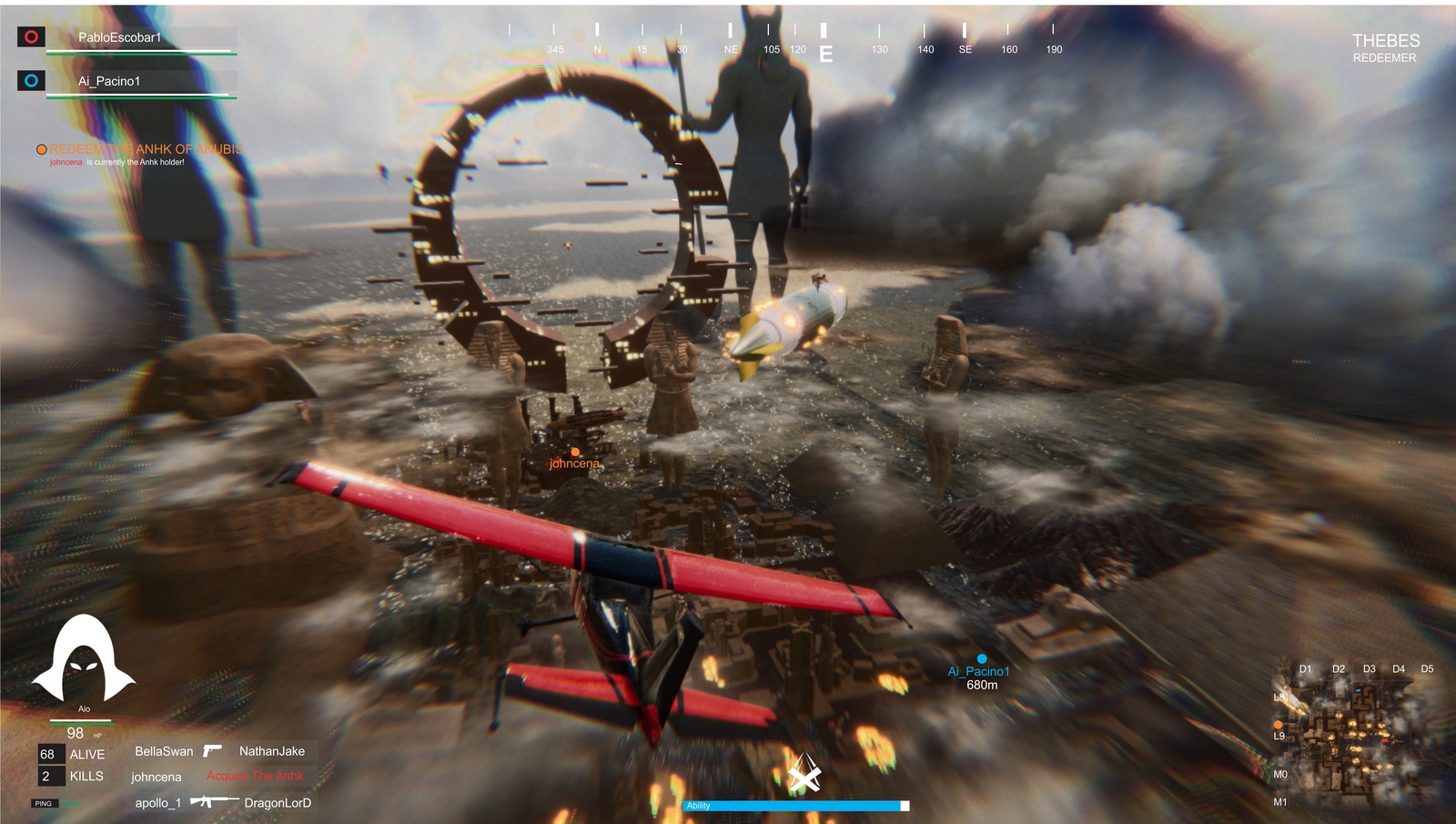1456x824 pixels.
Task: Click the blue circle icon beside Ai_Pacino1
Action: click(30, 80)
